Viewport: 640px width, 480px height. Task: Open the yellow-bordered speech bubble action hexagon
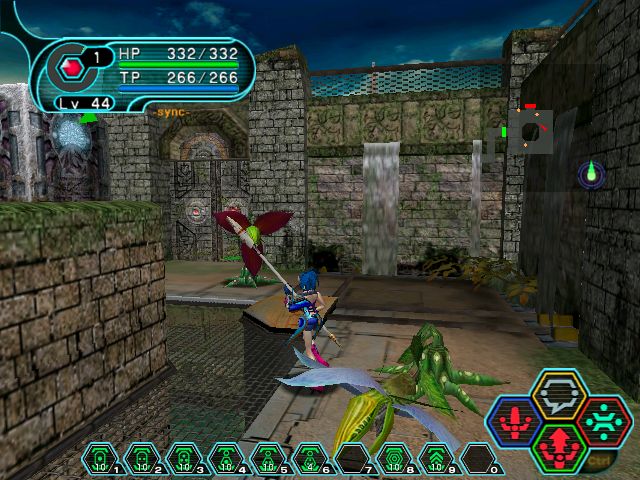point(553,395)
